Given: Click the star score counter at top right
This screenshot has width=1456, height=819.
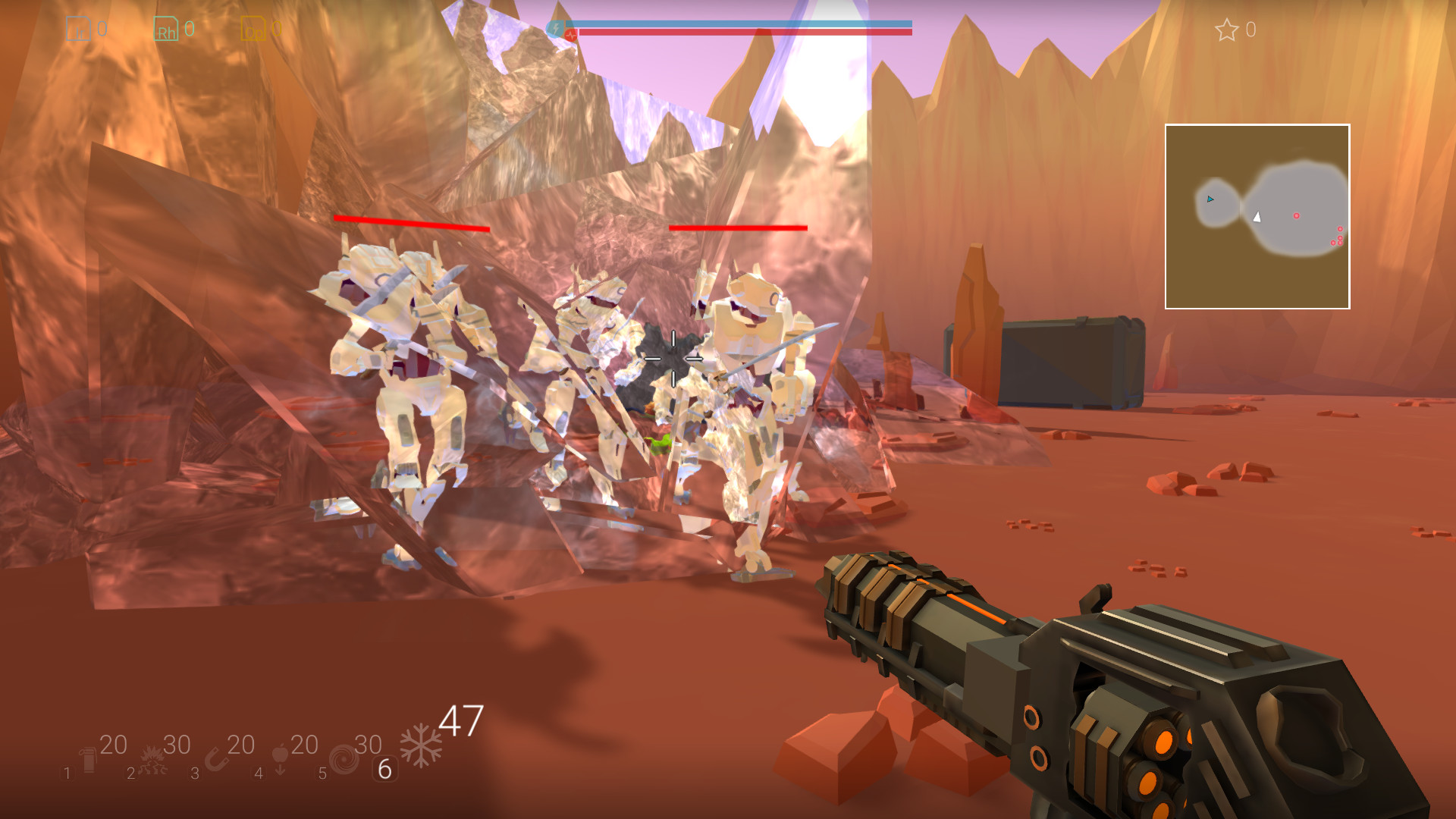Looking at the screenshot, I should coord(1226,30).
